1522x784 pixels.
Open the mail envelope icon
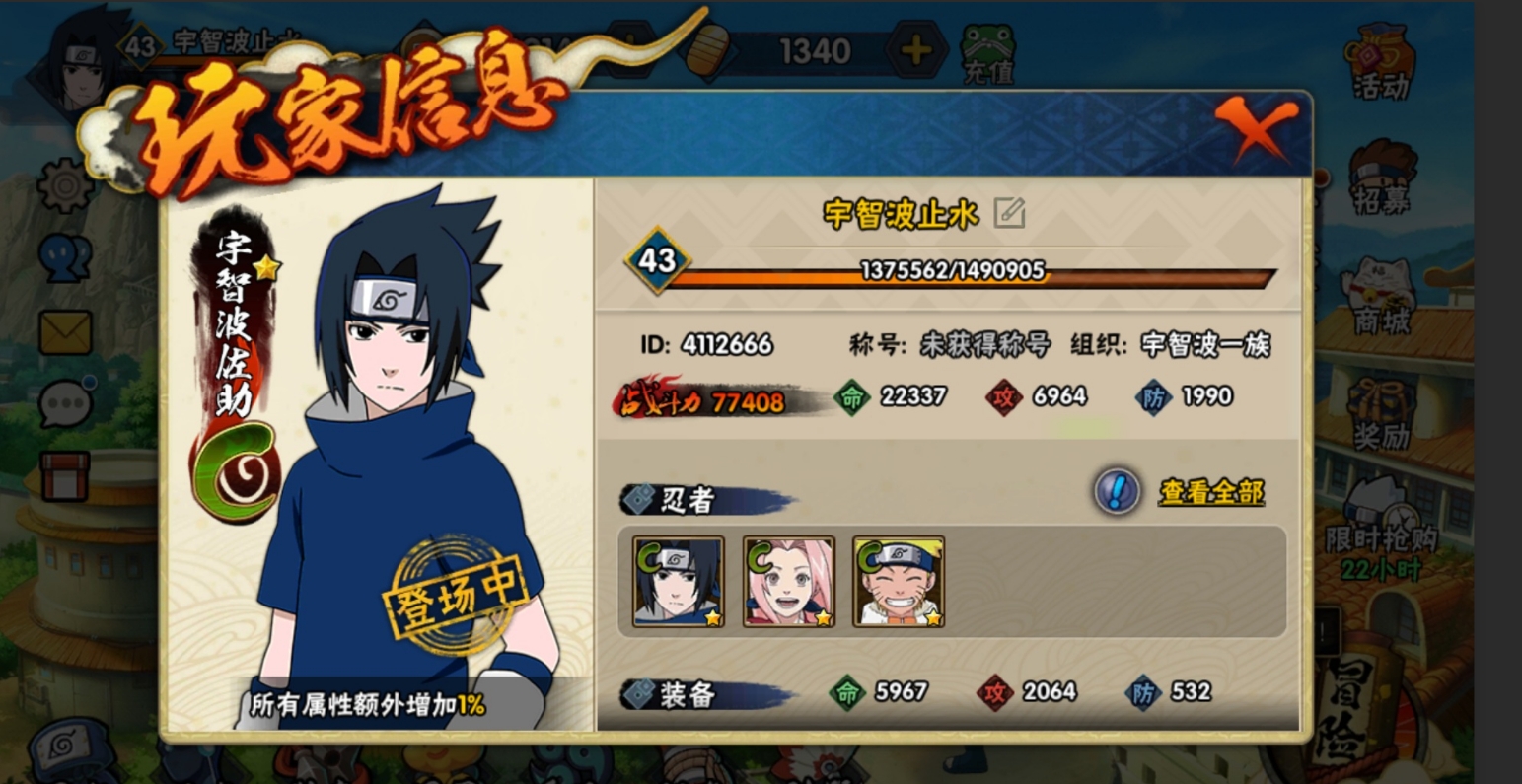(65, 332)
